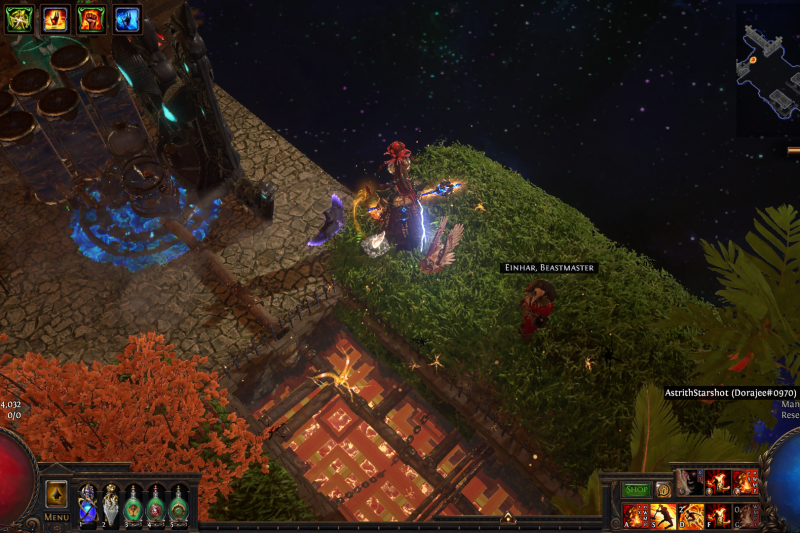Screen dimensions: 800x533
Task: Click the gold level-up arrow button
Action: click(x=56, y=494)
